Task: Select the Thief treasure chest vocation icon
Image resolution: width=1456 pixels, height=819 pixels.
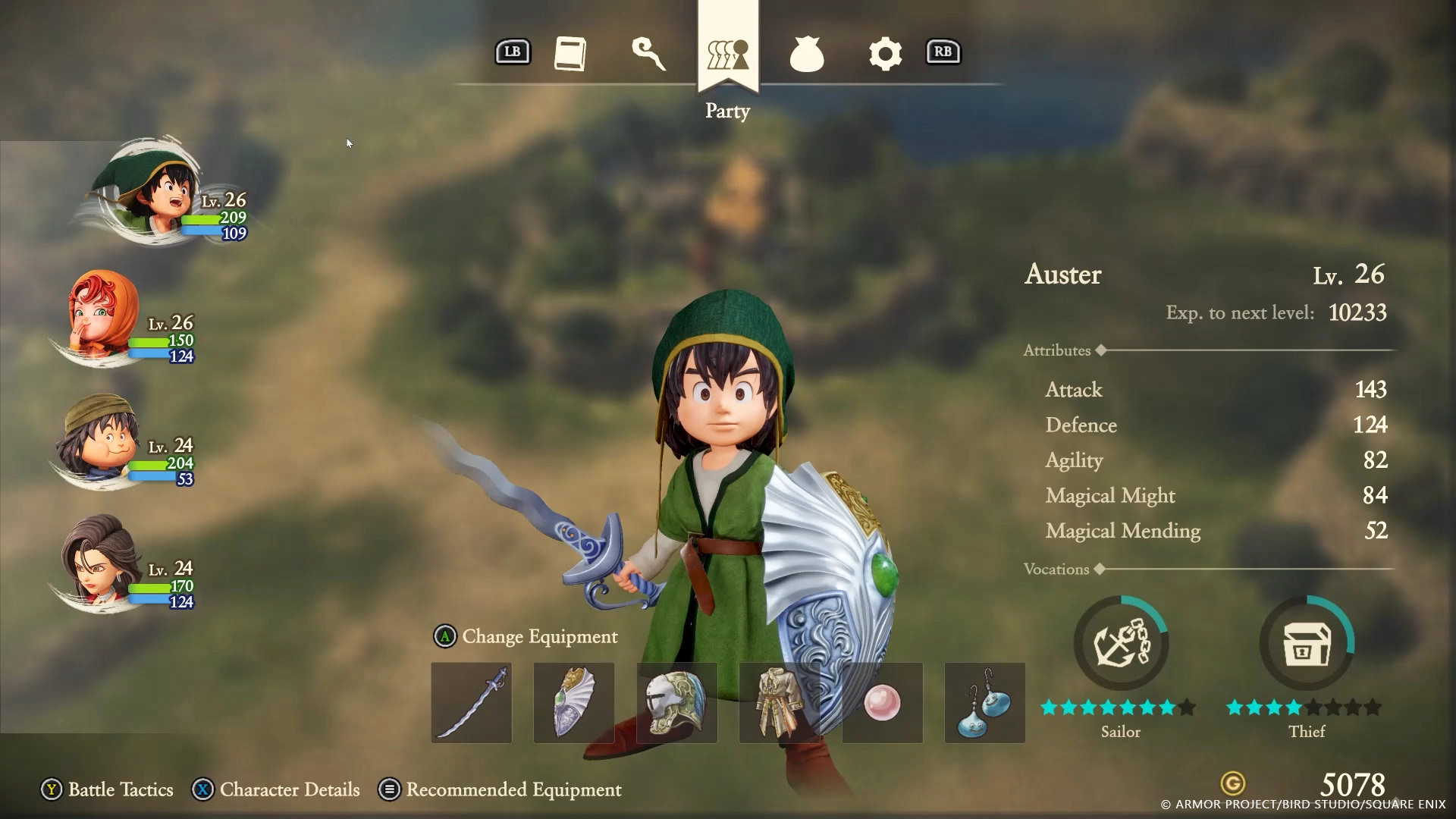Action: pyautogui.click(x=1306, y=642)
